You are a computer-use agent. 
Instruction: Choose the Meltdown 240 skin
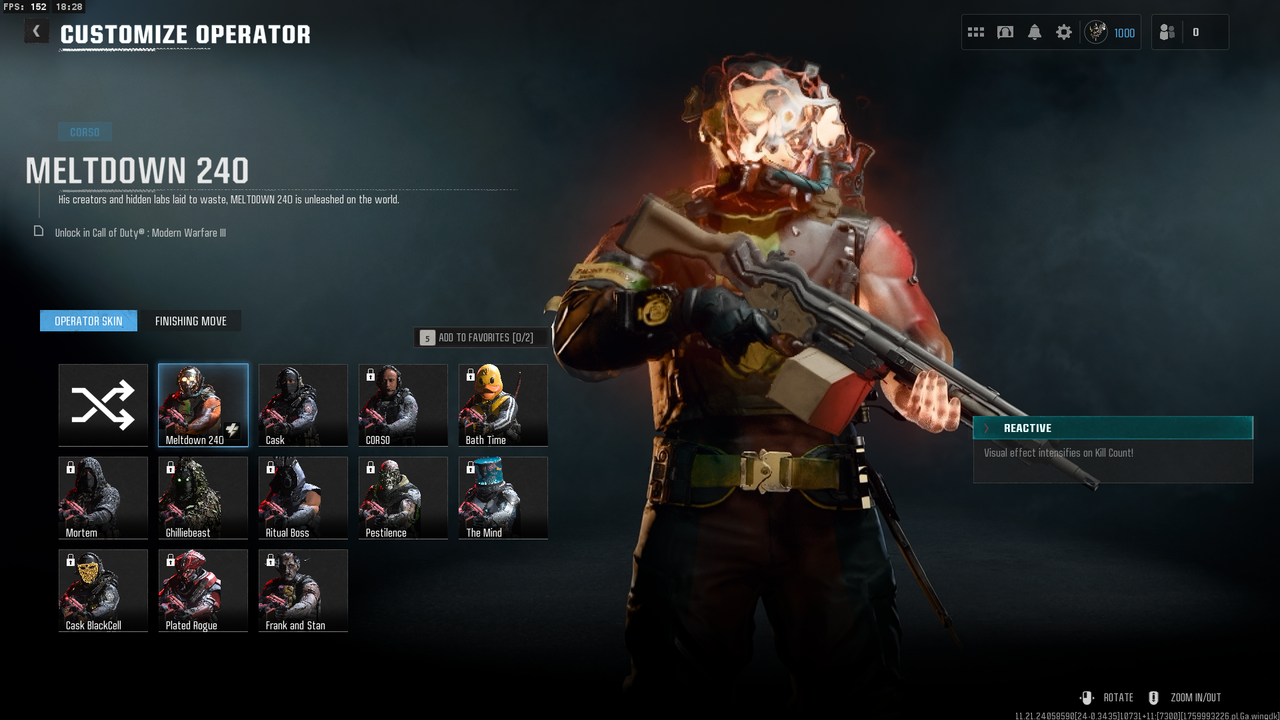click(203, 405)
